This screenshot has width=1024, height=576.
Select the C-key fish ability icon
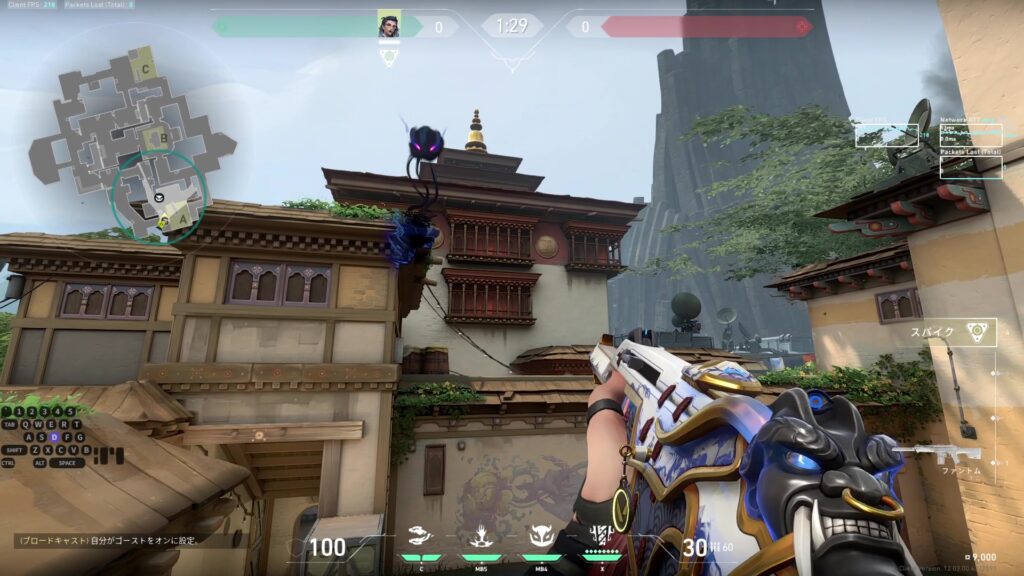pyautogui.click(x=422, y=538)
